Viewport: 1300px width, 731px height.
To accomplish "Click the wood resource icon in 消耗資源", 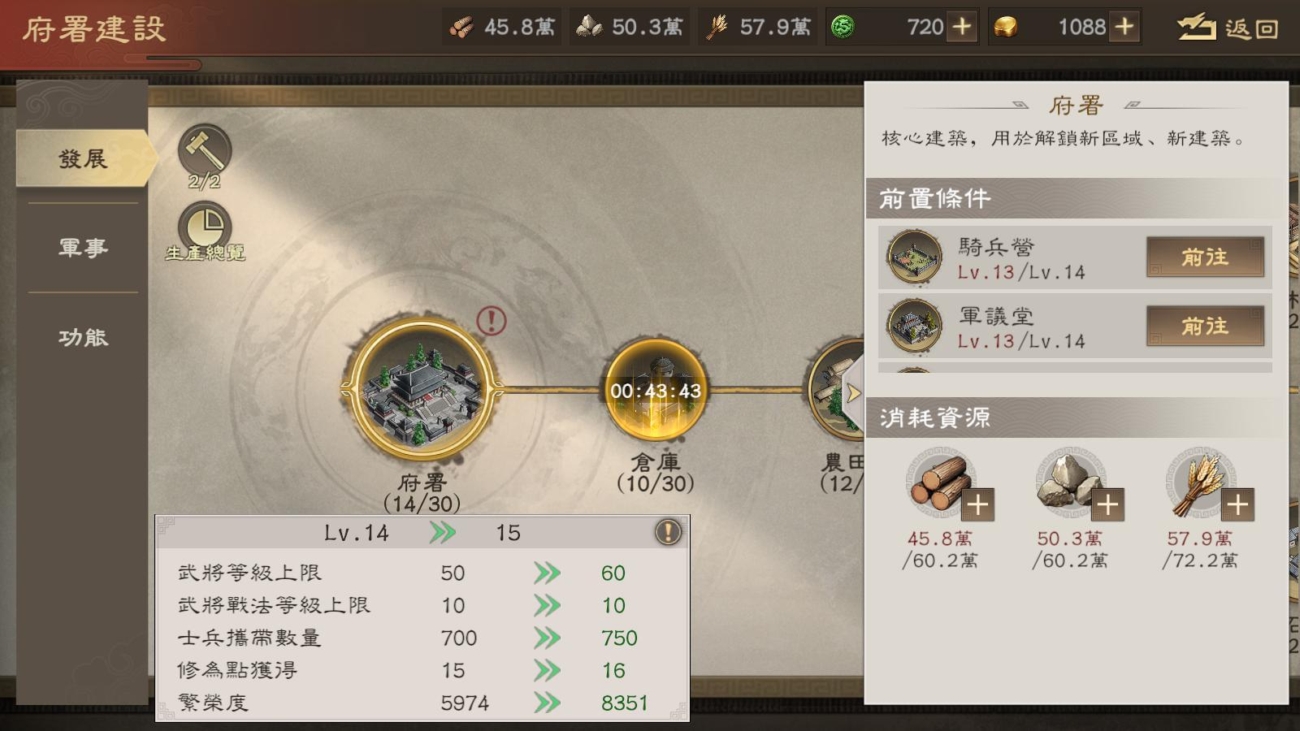I will click(x=940, y=480).
